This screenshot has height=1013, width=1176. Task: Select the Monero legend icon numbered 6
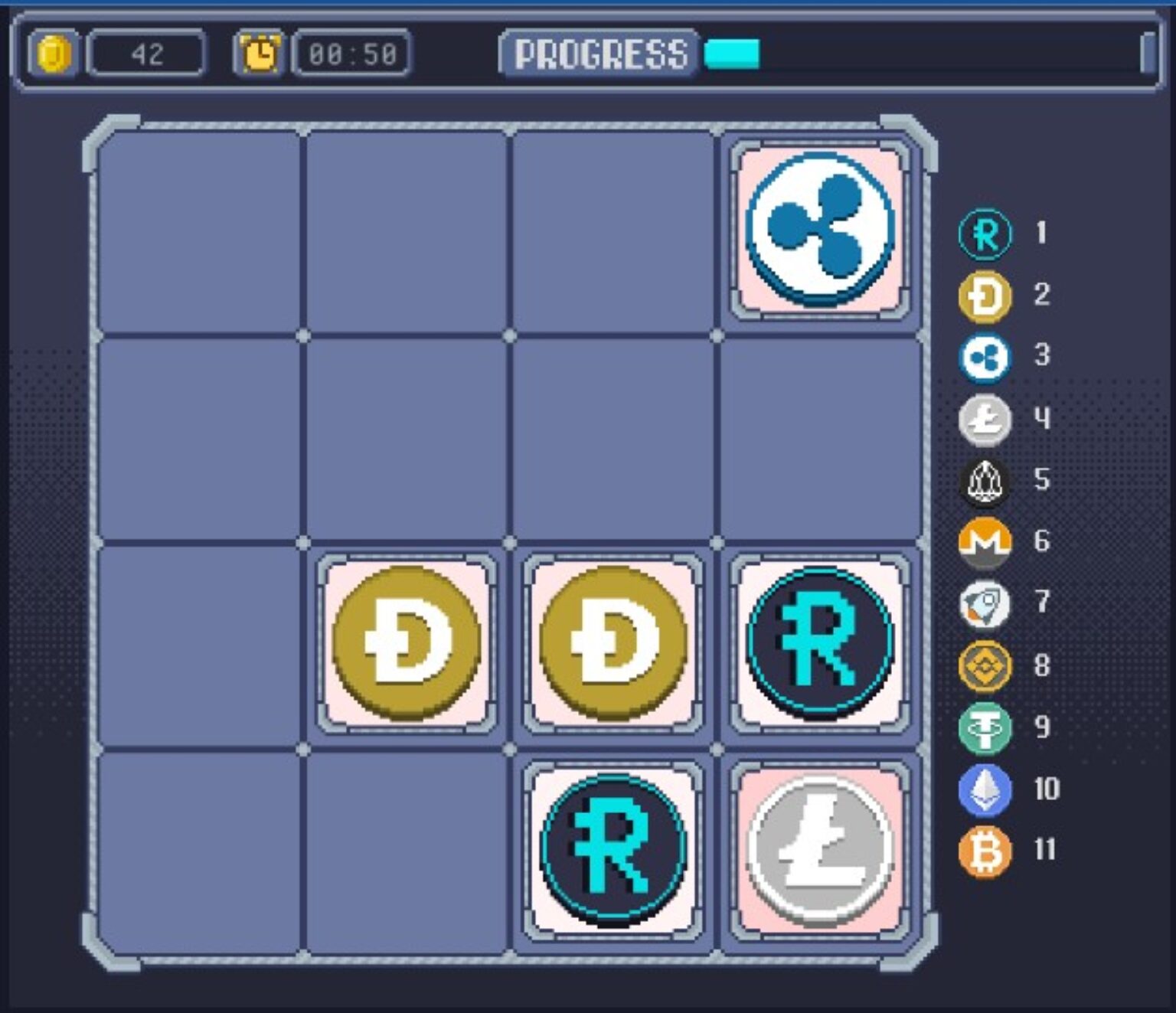click(x=984, y=542)
